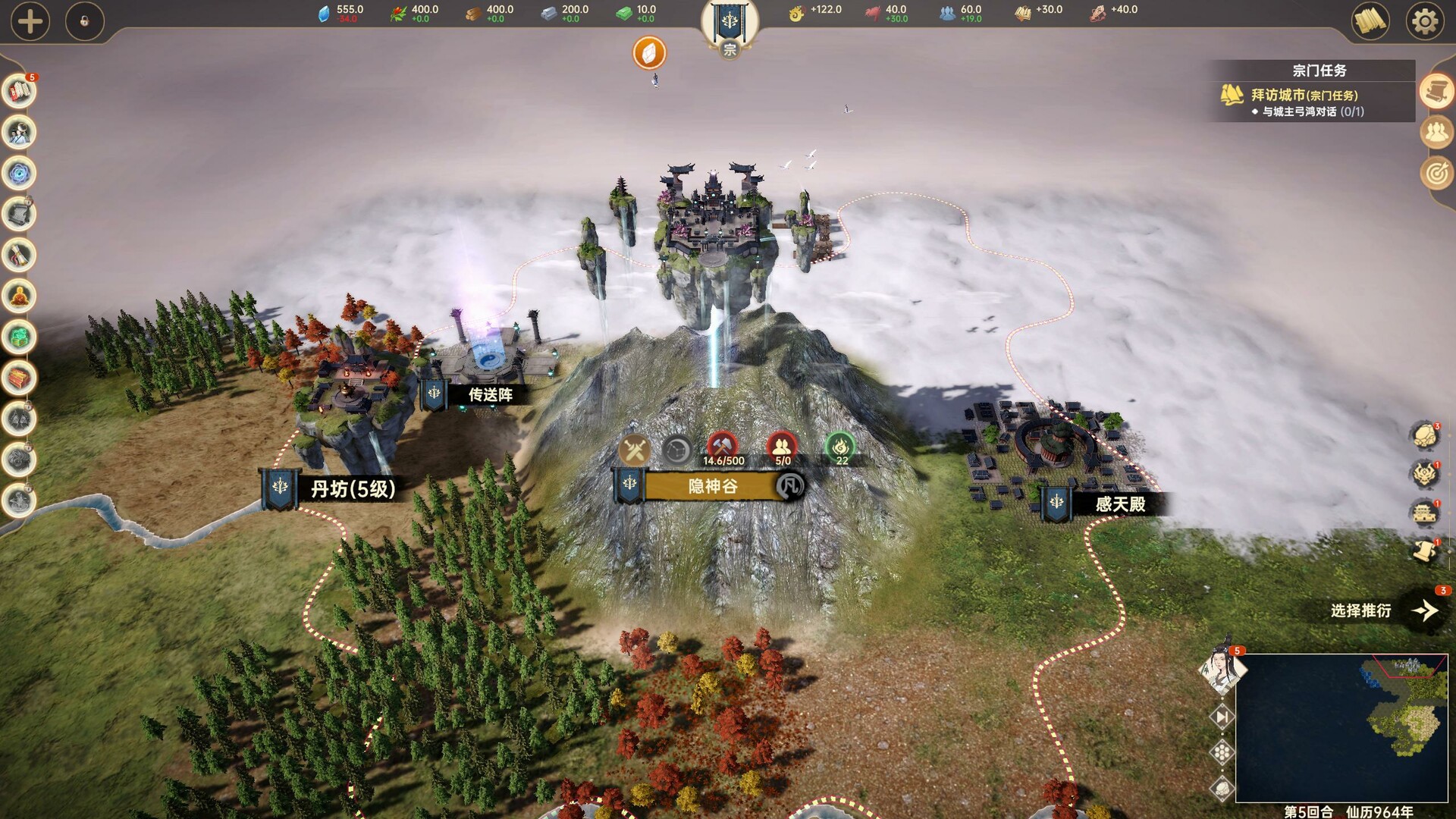Choose the 传送阵 teleport array label

click(490, 395)
